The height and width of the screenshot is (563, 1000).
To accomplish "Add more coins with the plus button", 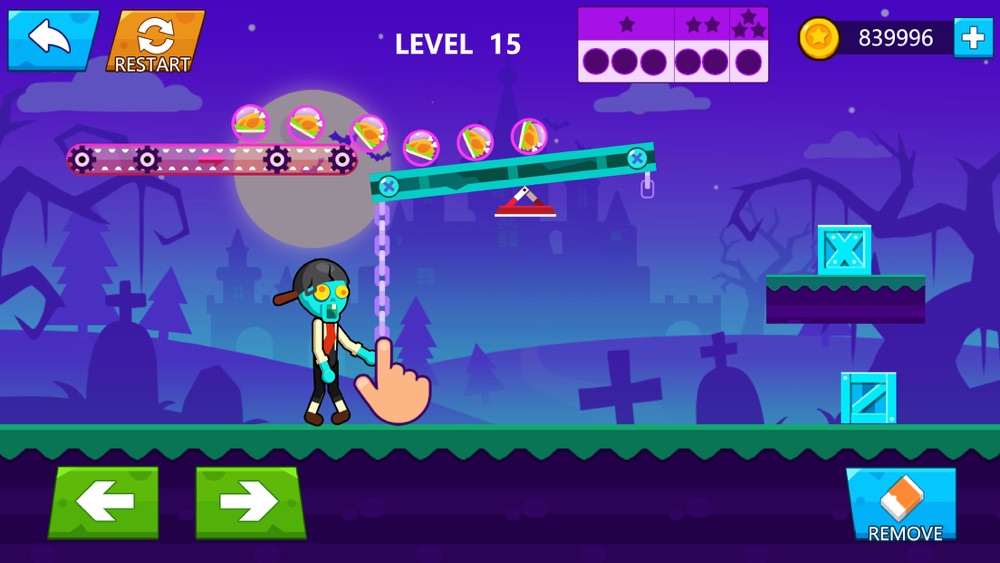I will click(972, 38).
